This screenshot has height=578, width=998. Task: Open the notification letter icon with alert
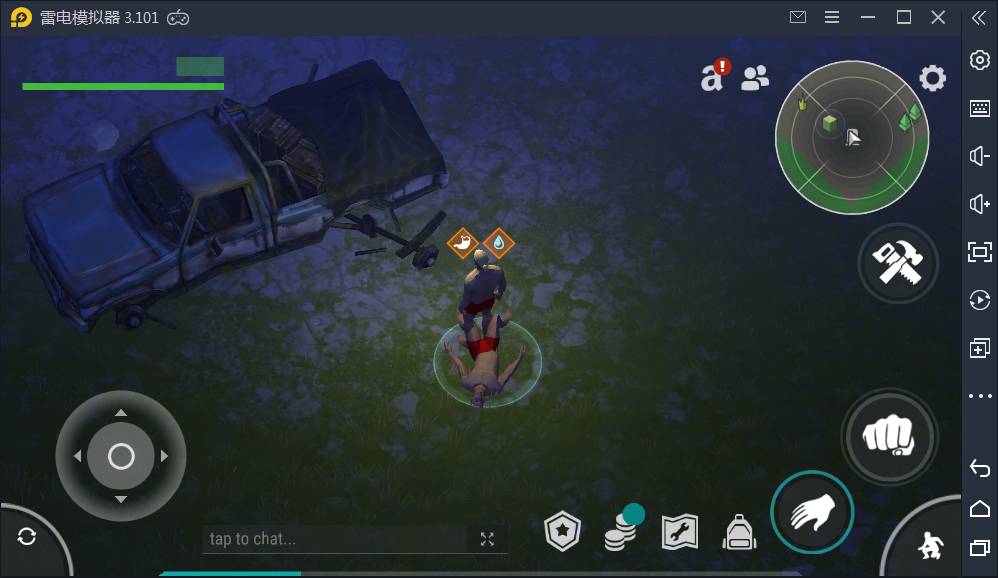pyautogui.click(x=714, y=76)
